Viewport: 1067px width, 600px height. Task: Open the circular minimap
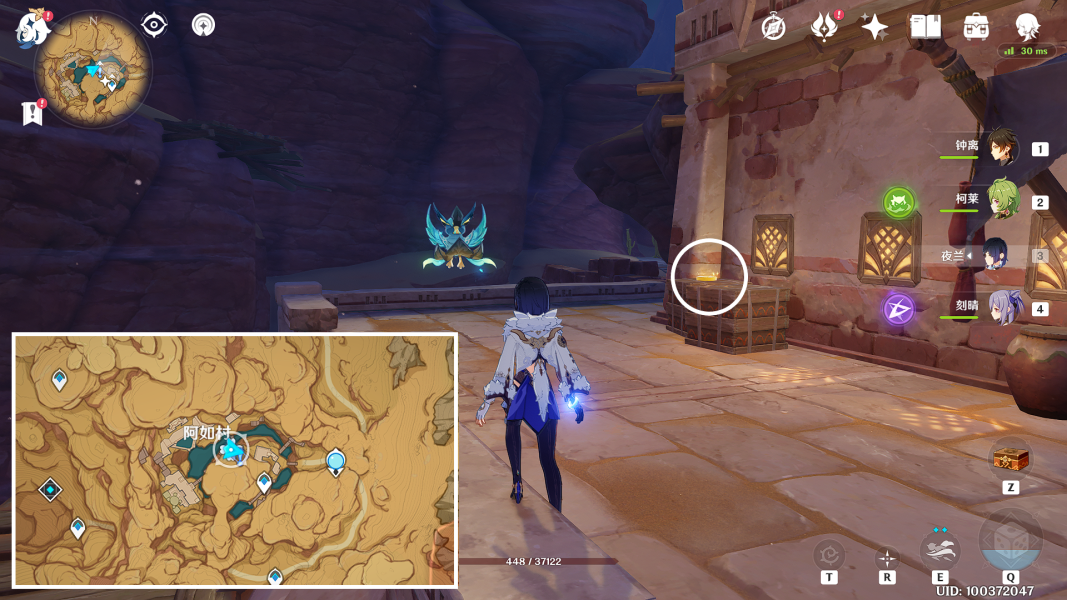click(x=93, y=70)
